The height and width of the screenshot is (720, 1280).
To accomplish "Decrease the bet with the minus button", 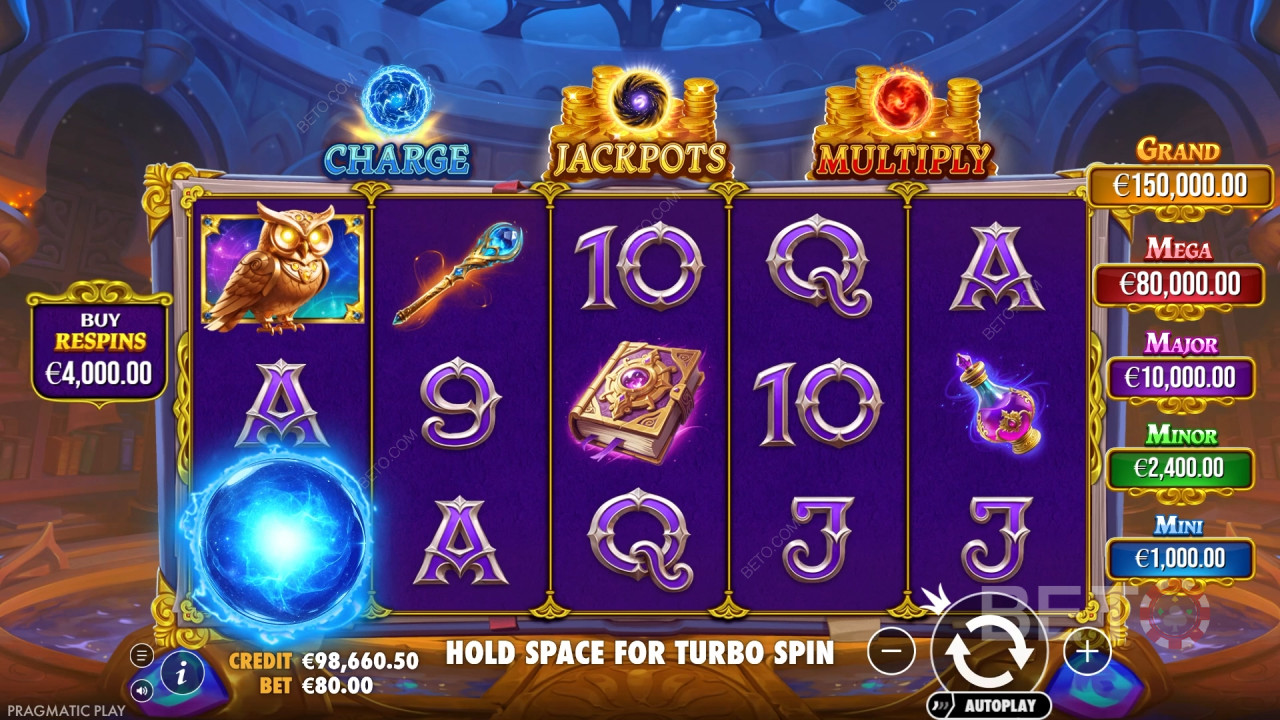I will pos(891,652).
